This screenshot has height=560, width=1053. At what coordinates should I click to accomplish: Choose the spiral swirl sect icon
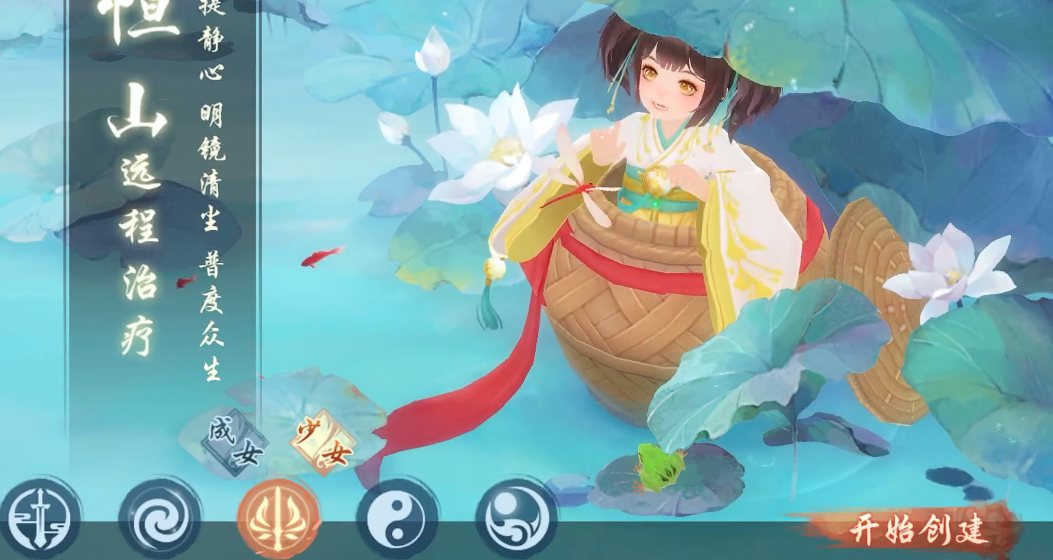158,518
